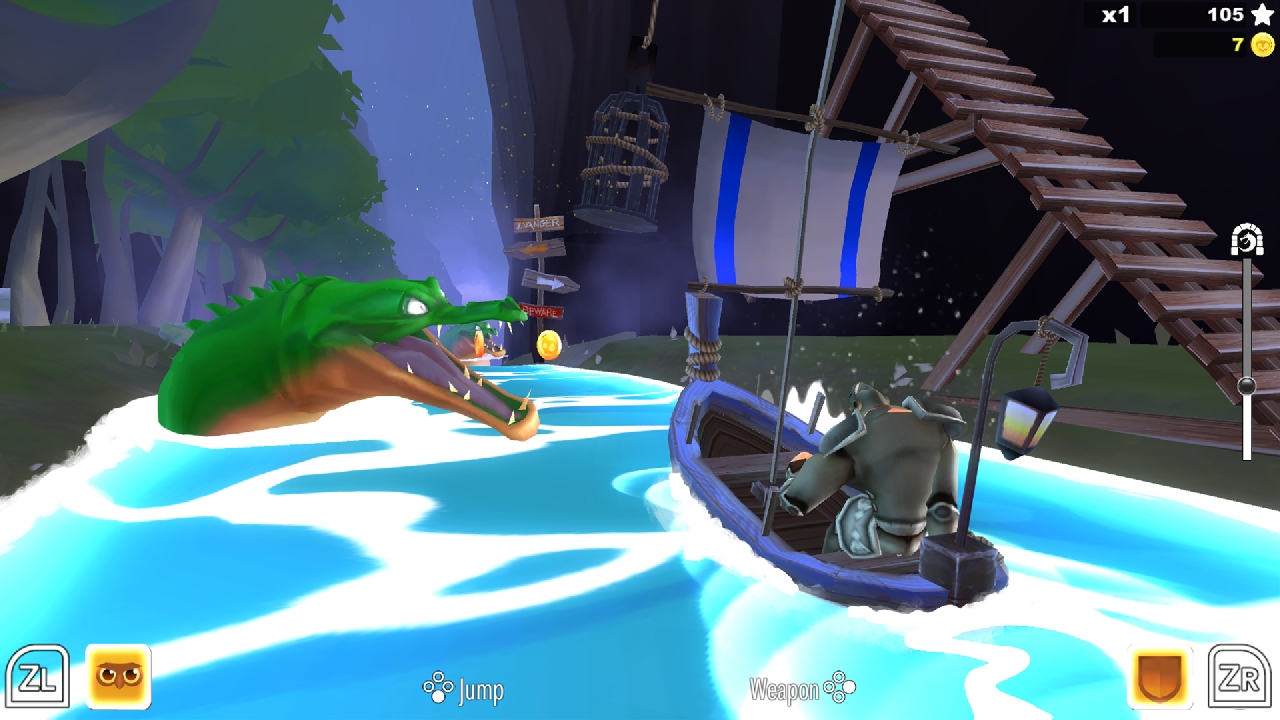
Task: Click the floating golden coin near the signposts
Action: (549, 343)
